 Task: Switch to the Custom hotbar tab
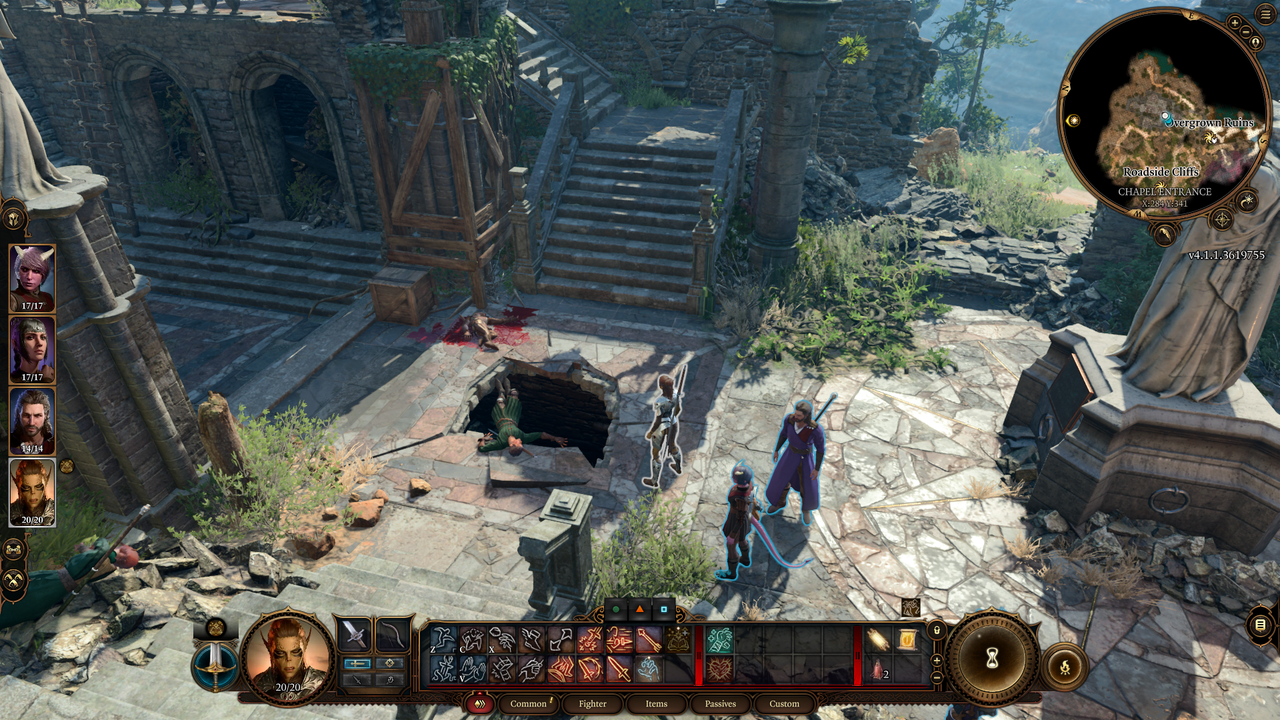point(784,704)
